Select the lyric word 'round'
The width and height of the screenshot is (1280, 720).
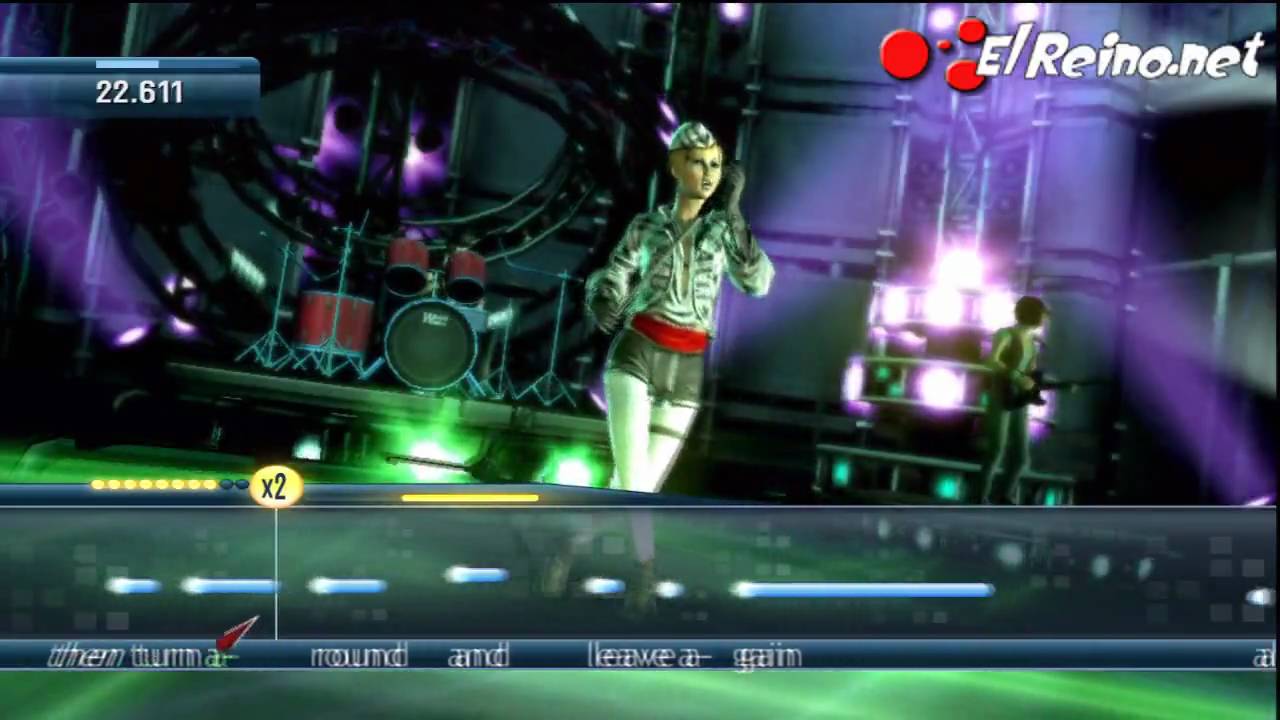358,657
